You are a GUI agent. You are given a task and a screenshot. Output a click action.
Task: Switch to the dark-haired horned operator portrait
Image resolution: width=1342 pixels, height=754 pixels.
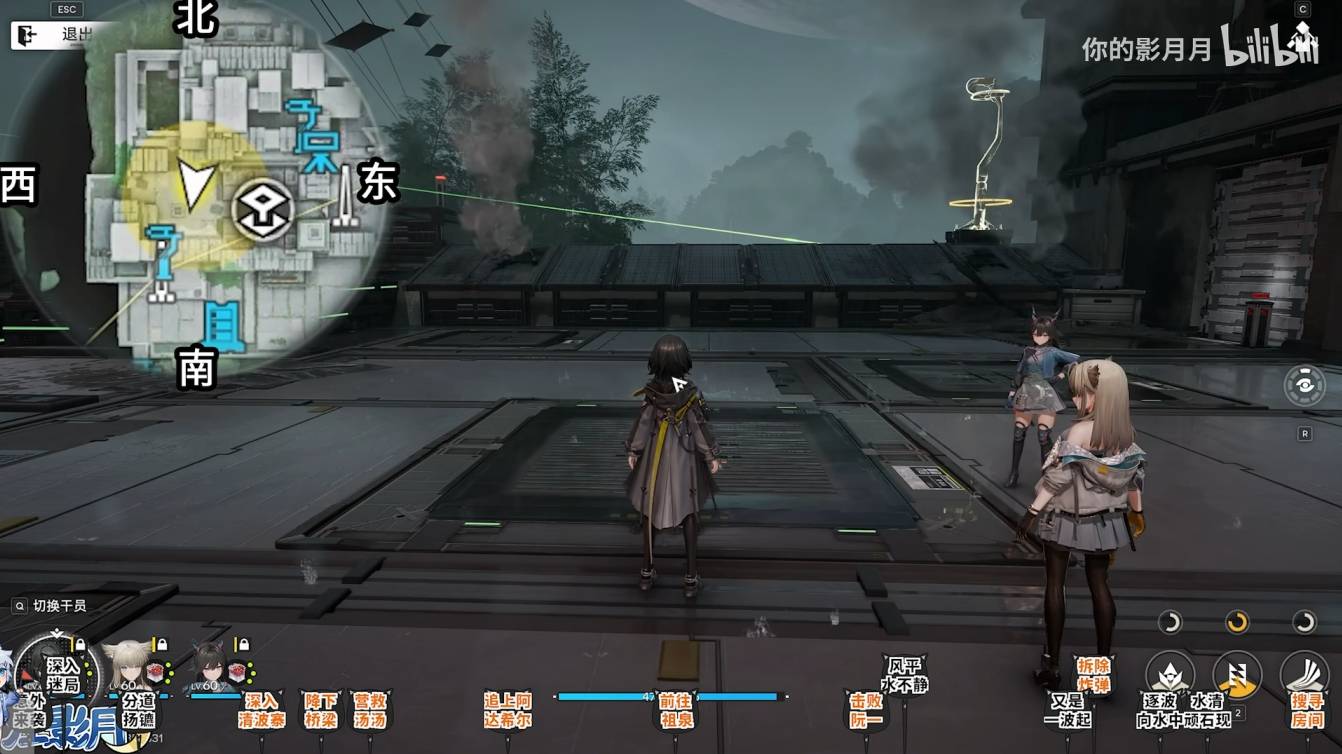click(x=210, y=665)
